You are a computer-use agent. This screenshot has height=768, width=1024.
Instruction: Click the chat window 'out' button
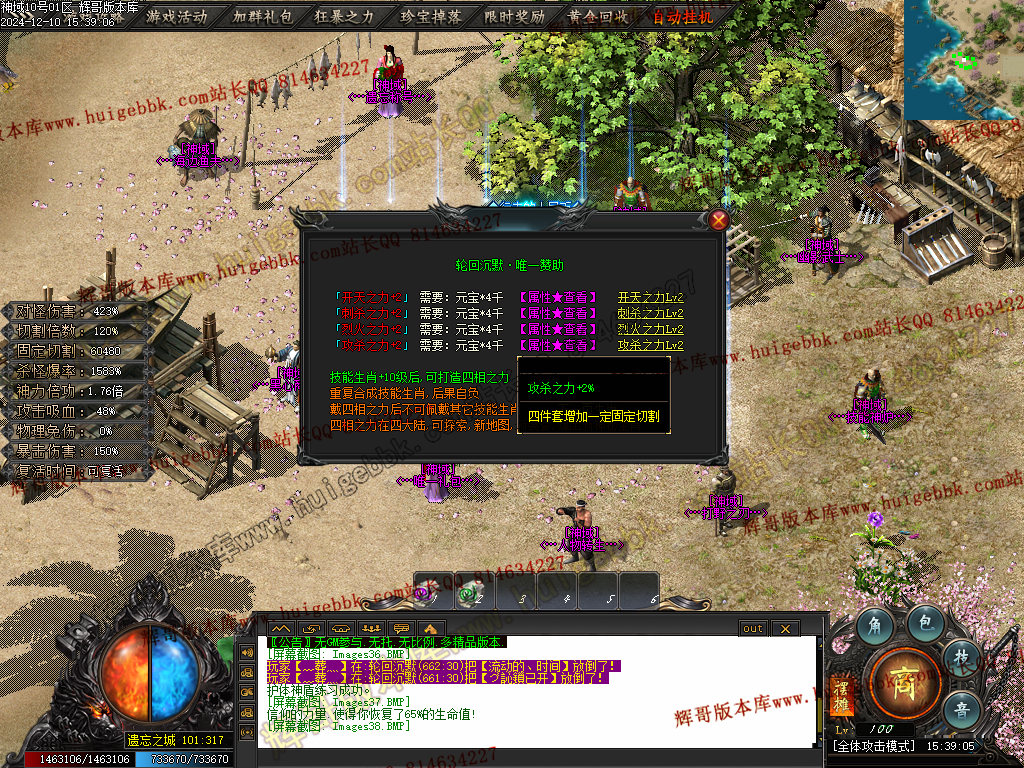point(753,628)
